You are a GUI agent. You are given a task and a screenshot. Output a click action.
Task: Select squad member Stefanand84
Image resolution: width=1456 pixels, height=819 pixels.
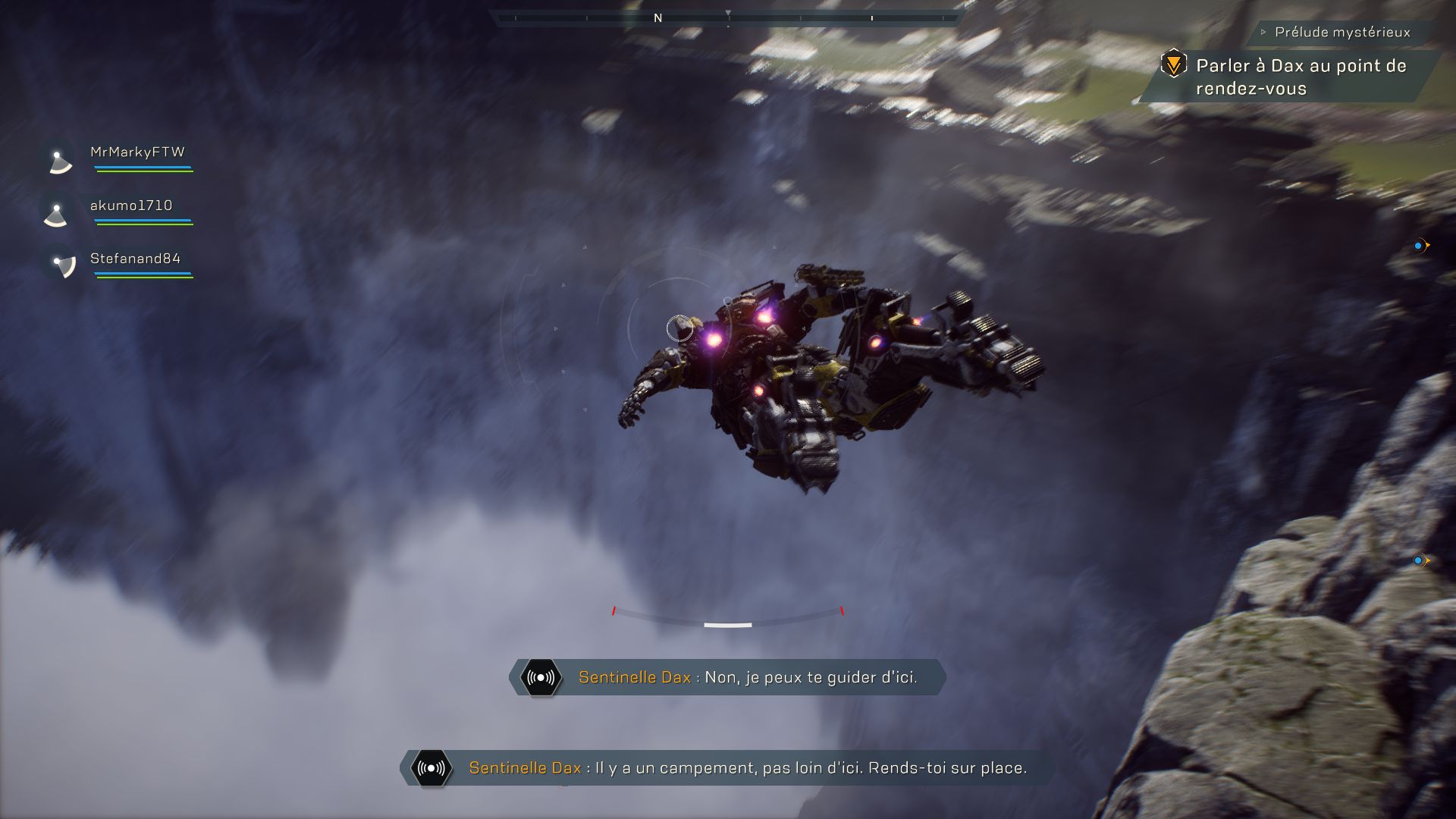point(135,259)
